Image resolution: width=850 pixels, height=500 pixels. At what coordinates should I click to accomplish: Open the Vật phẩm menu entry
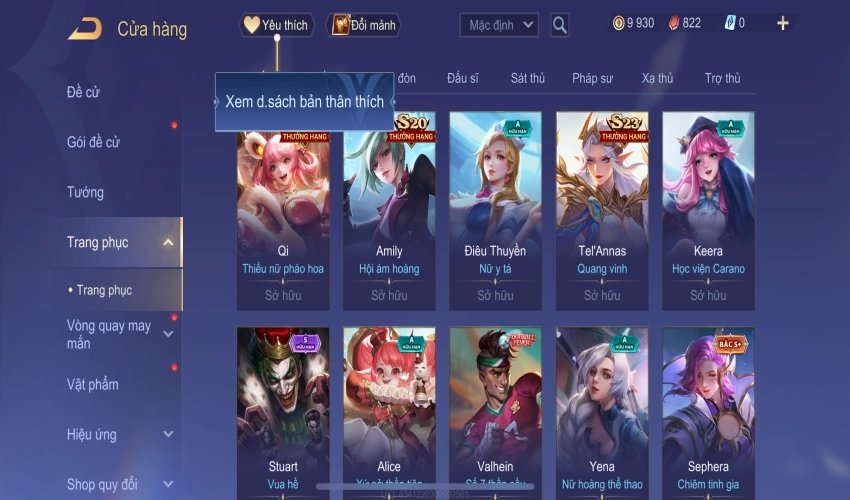click(93, 384)
